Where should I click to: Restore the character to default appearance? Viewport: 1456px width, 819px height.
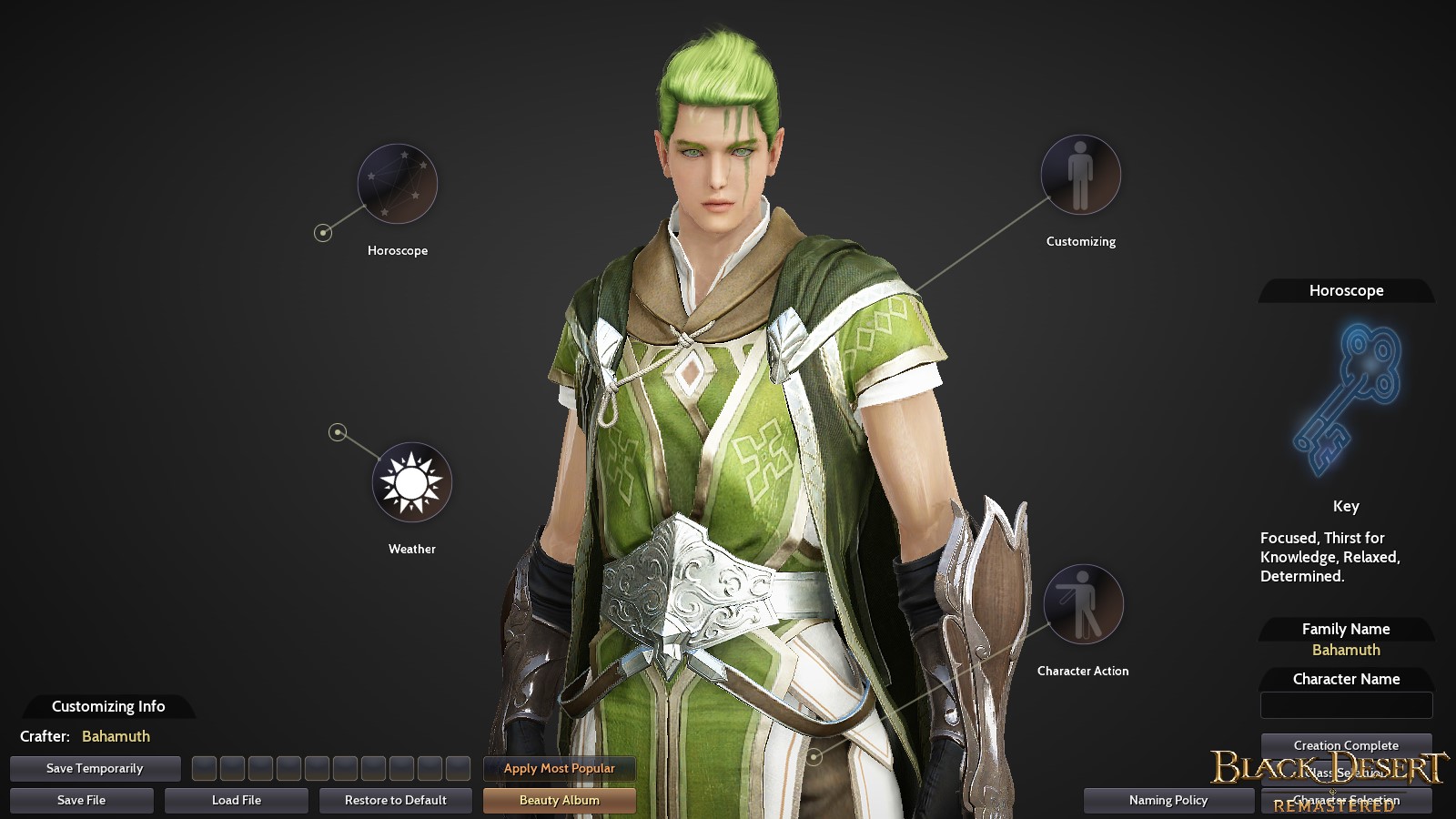[395, 801]
